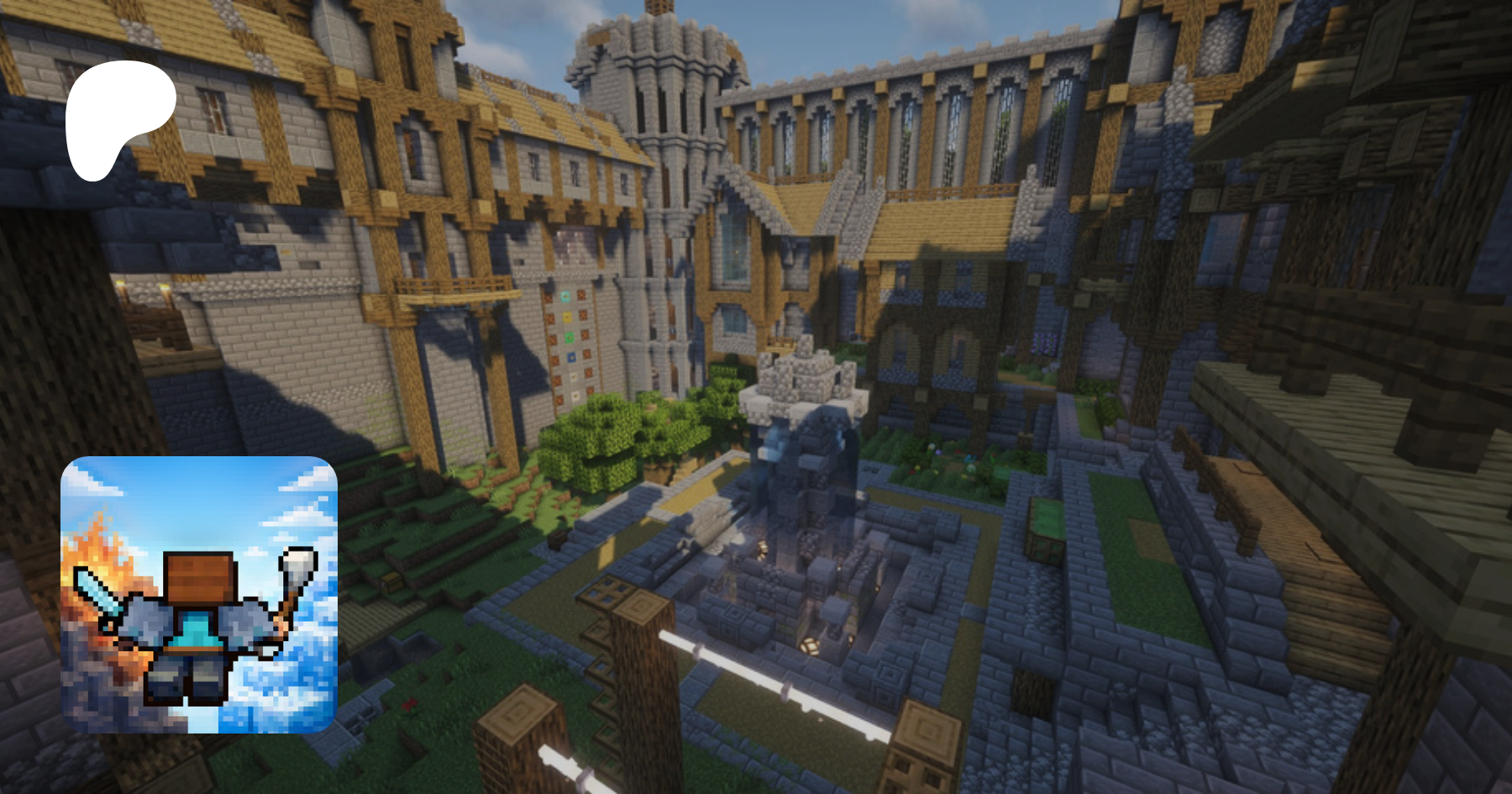Open the pixel-art knight creator avatar

[x=199, y=595]
